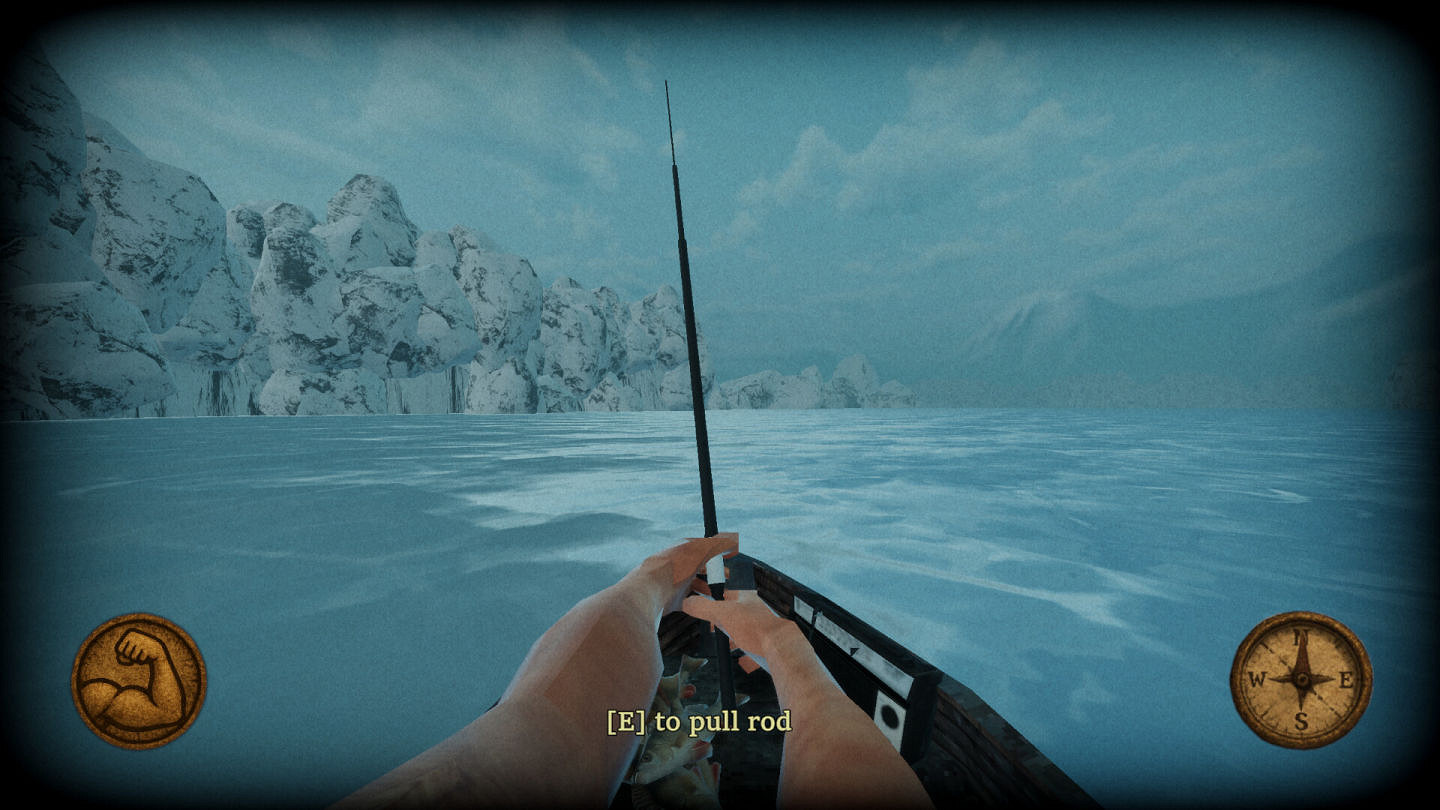Select the N marker on the compass
Screen dimensions: 1440x810
[x=1298, y=636]
